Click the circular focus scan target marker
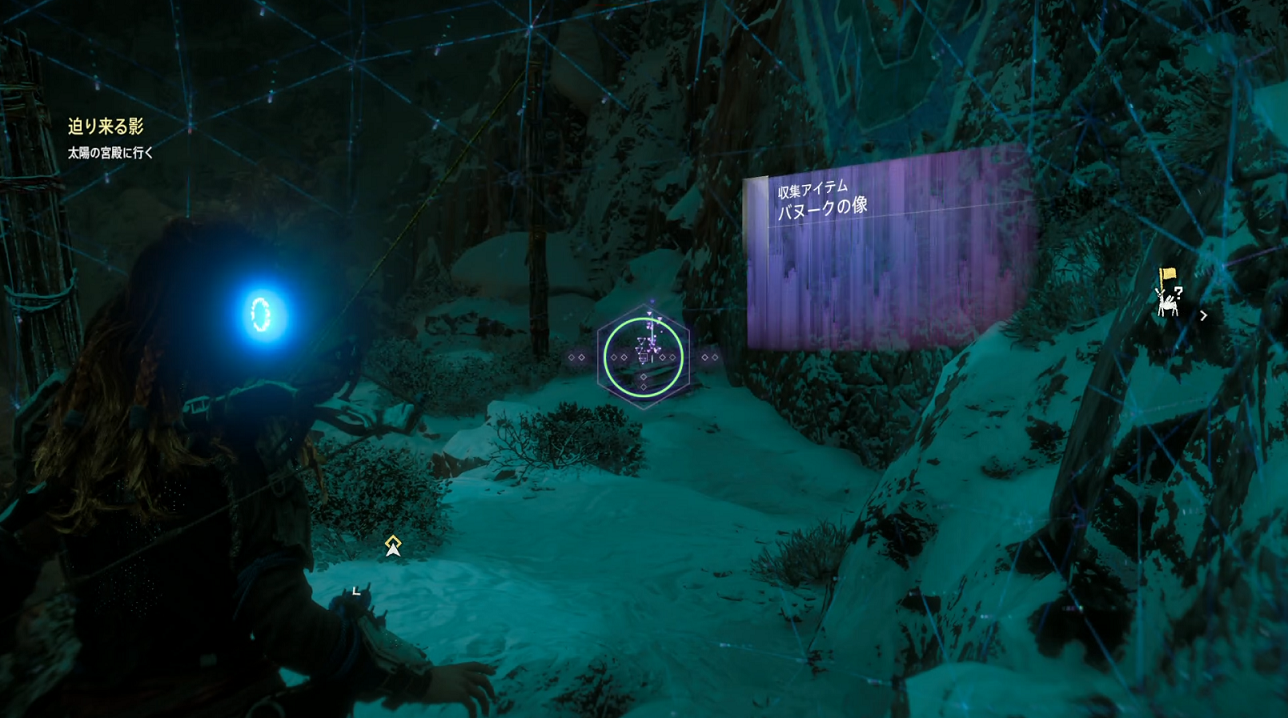This screenshot has width=1288, height=718. pos(644,357)
